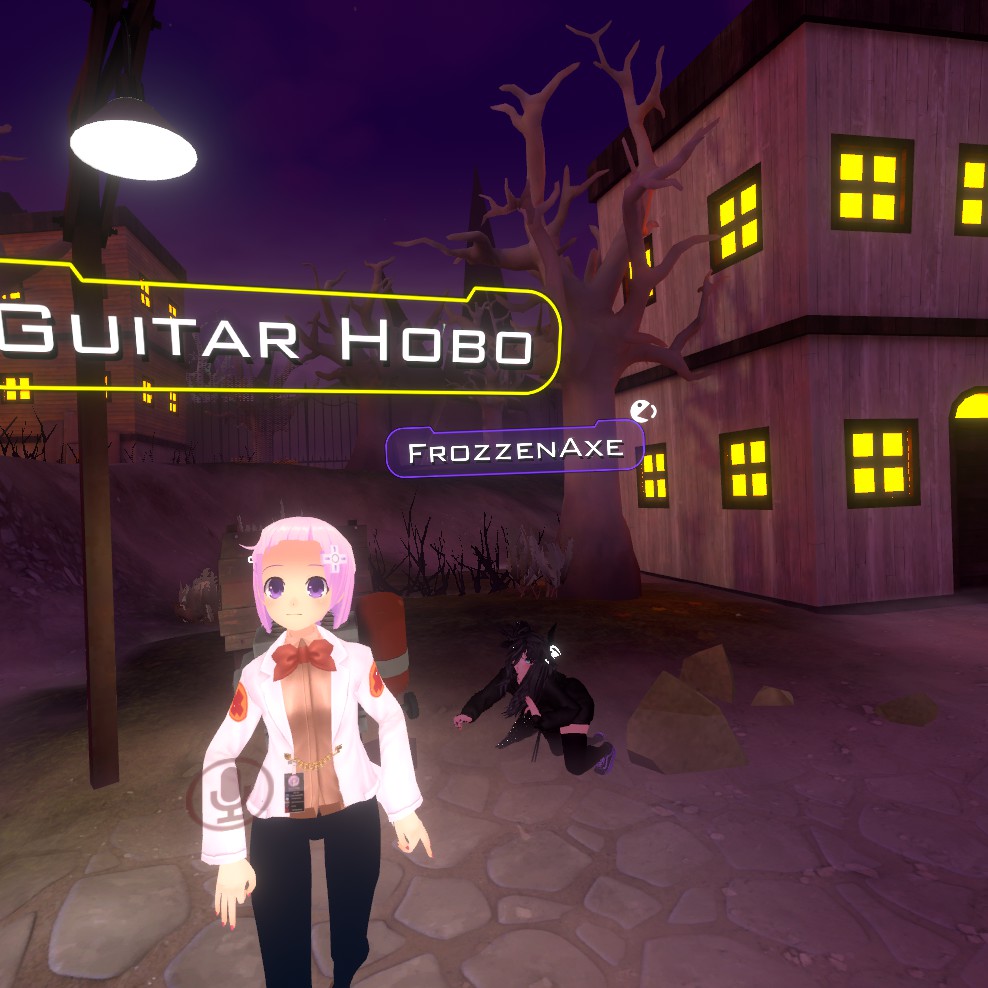Select the FrozzenAxe player nameplate
The height and width of the screenshot is (988, 988).
515,451
